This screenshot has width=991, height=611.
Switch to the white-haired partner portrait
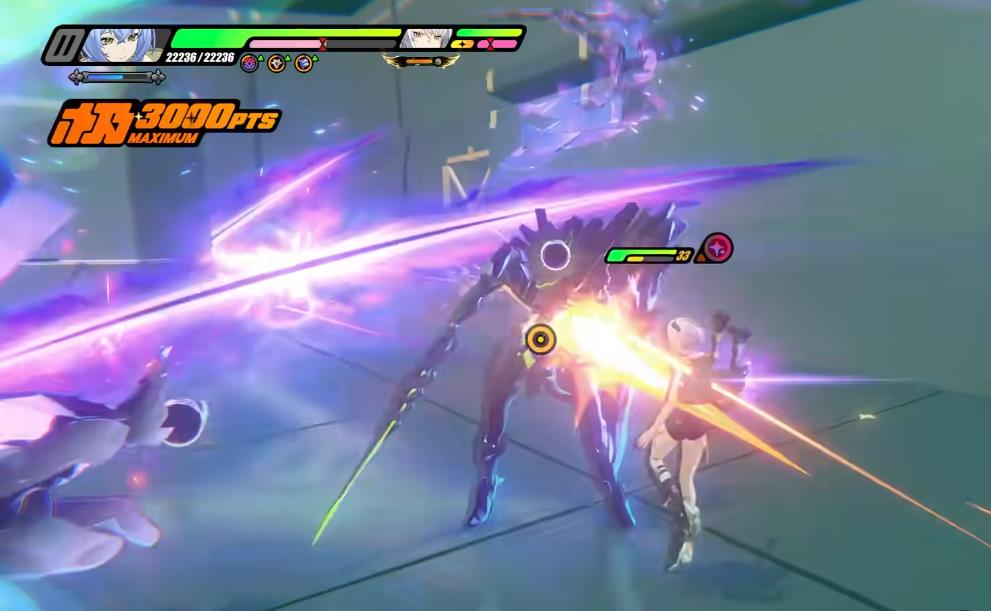point(423,39)
